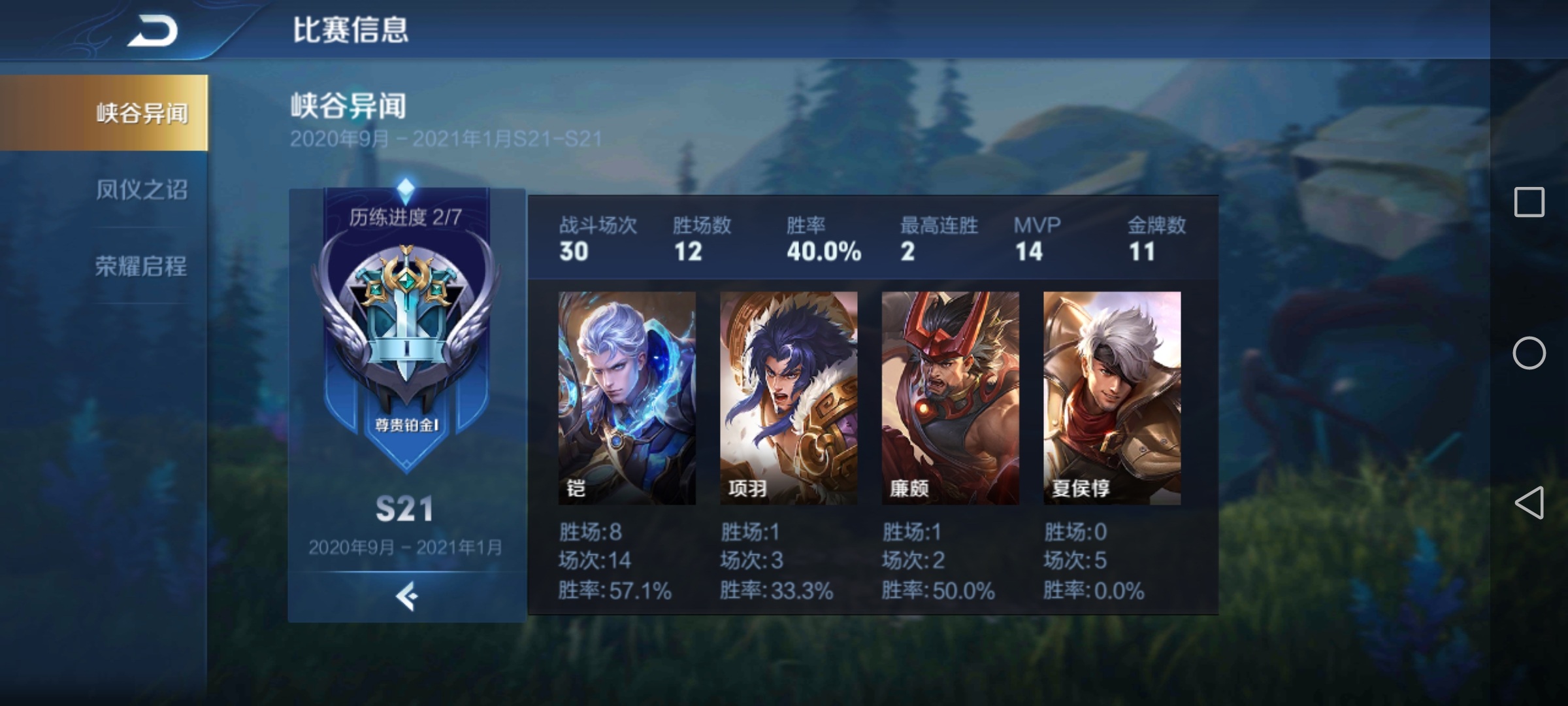Select the 项羽 hero portrait

(x=789, y=397)
